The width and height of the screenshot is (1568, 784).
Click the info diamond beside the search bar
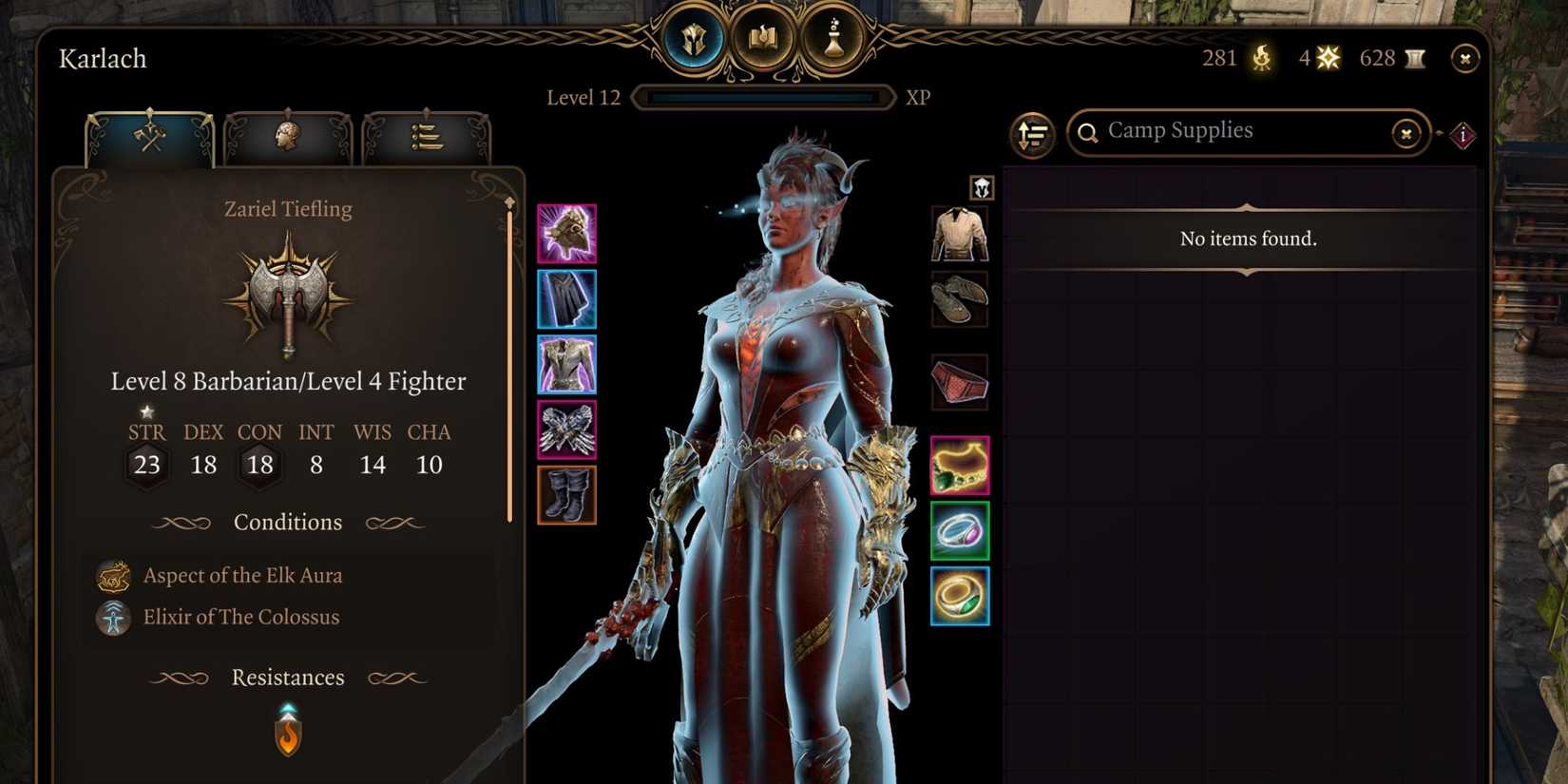pyautogui.click(x=1461, y=134)
